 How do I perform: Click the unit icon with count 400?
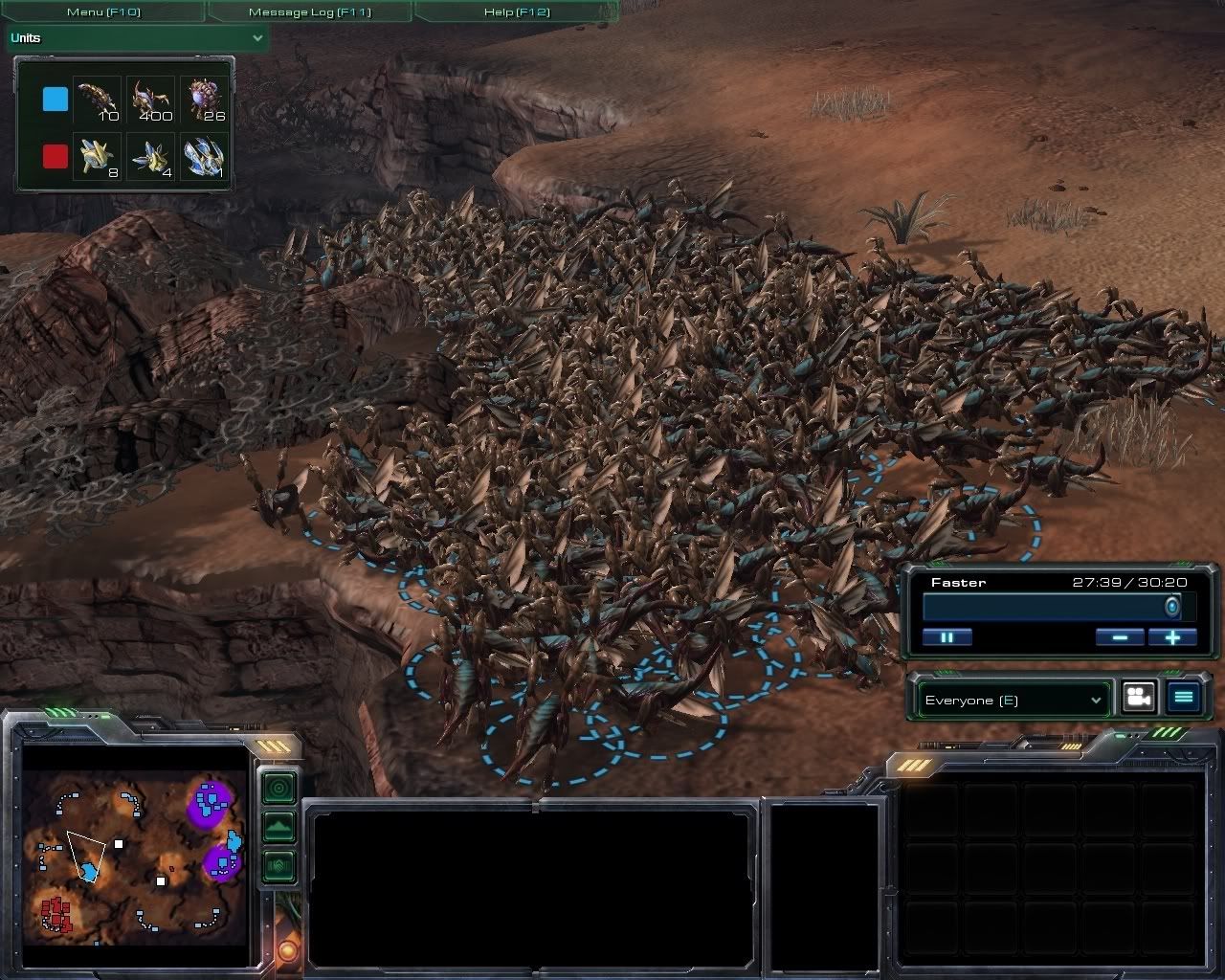151,100
